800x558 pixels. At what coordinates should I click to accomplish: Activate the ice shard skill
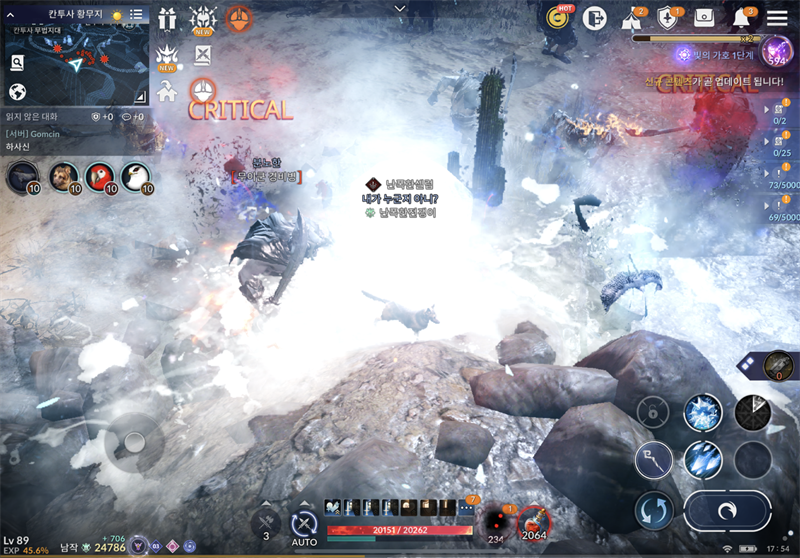click(x=703, y=460)
